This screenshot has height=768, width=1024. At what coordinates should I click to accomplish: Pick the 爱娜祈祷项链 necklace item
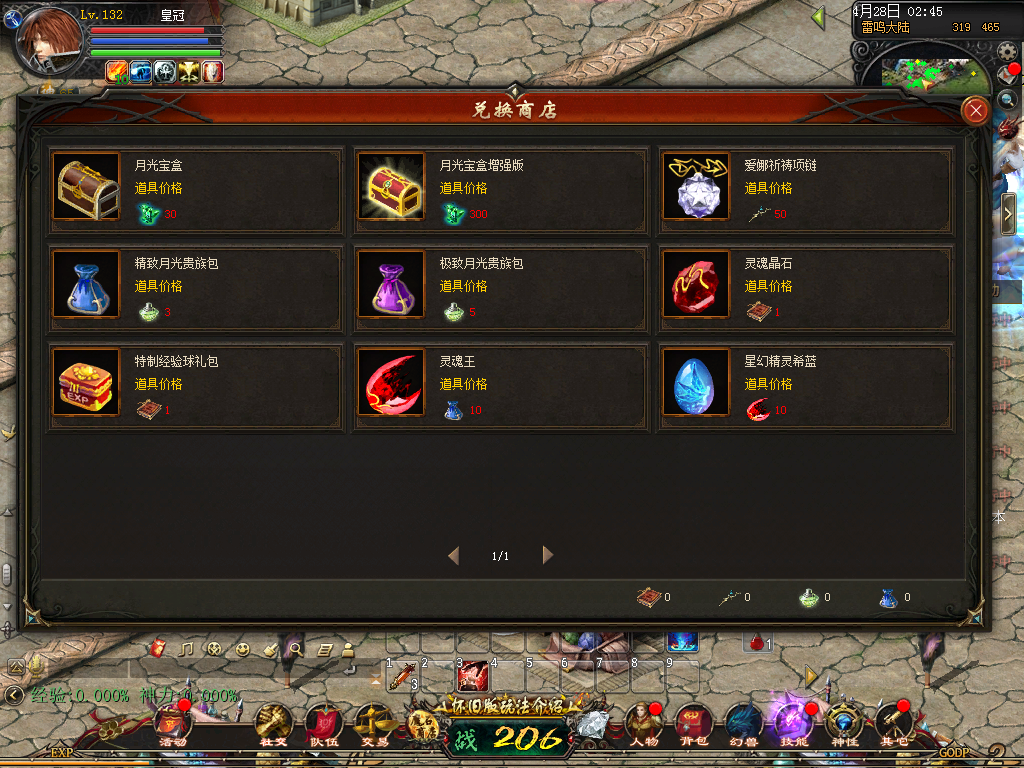(696, 187)
